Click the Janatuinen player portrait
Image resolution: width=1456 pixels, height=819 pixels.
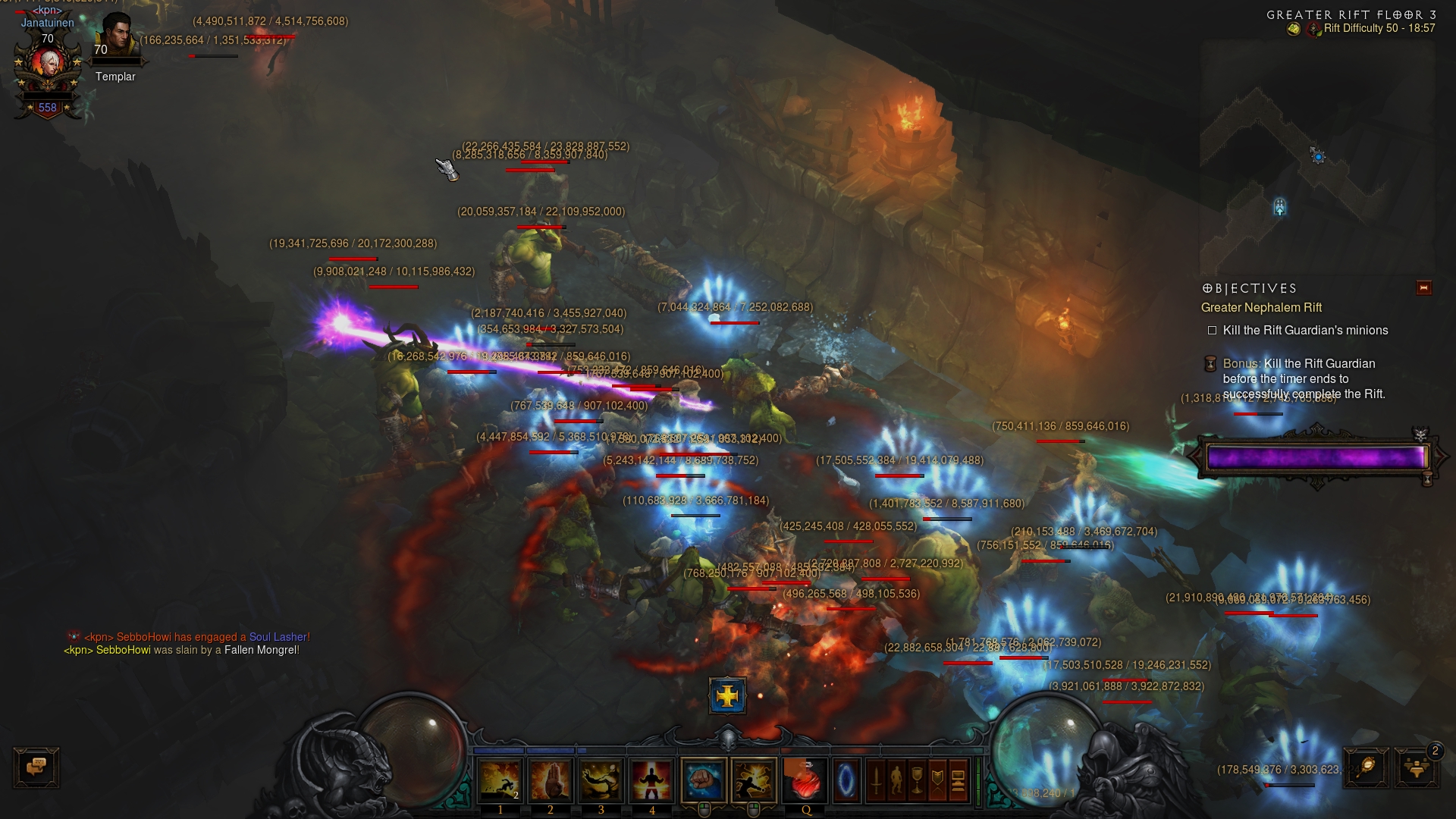pyautogui.click(x=49, y=70)
